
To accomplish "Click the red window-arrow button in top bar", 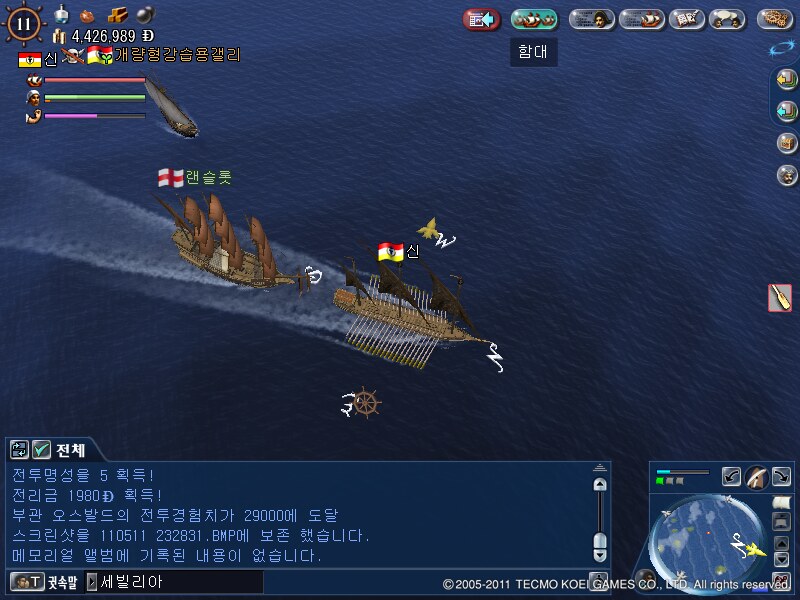I will [x=482, y=19].
